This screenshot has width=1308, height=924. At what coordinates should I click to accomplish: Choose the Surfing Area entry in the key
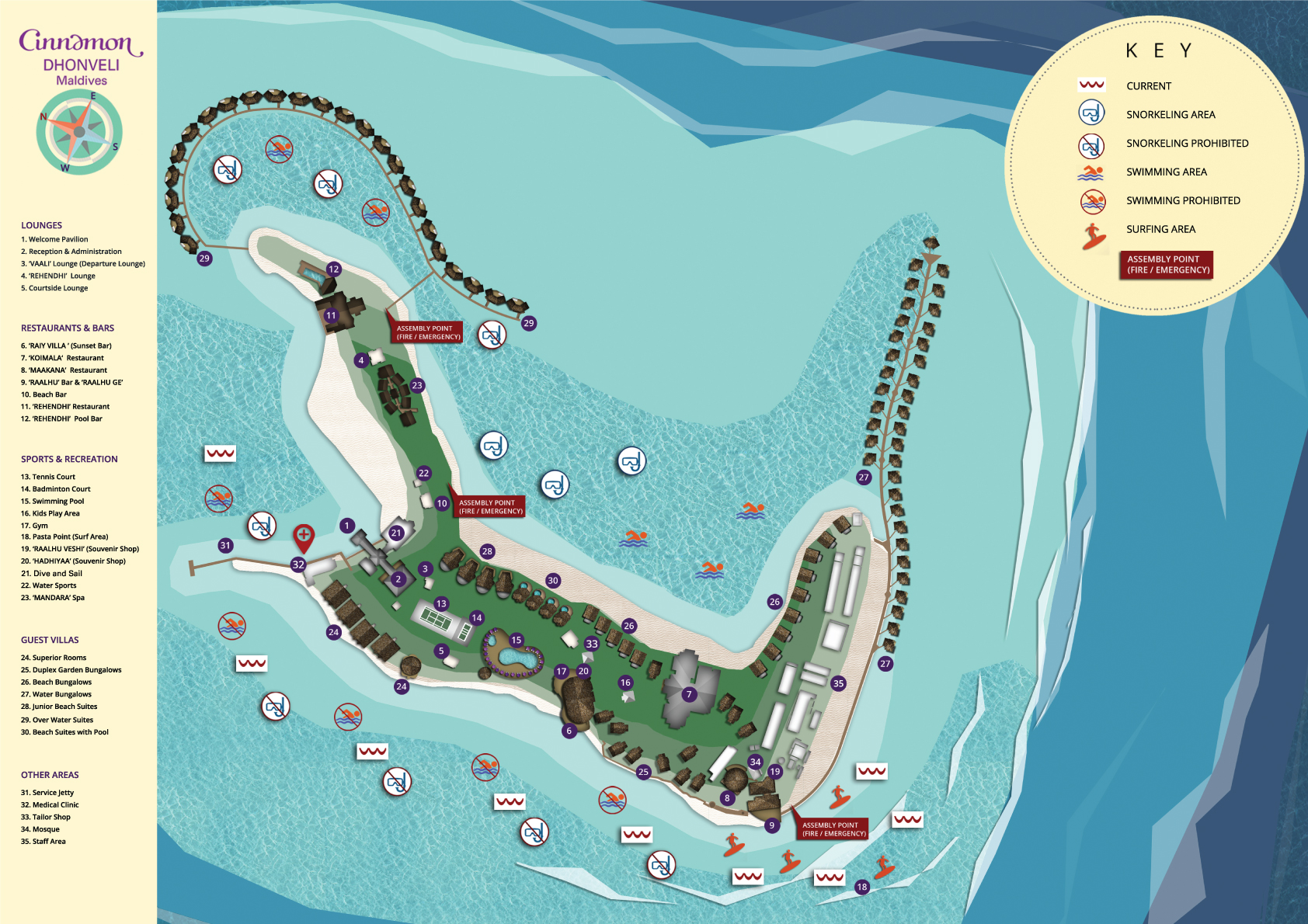[x=1160, y=229]
